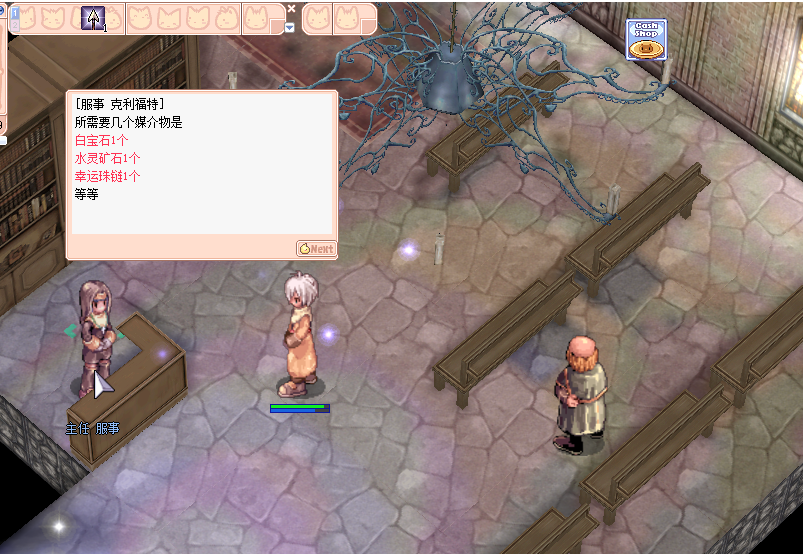Screen dimensions: 803x554
Task: Open the Cash Shop
Action: [646, 40]
